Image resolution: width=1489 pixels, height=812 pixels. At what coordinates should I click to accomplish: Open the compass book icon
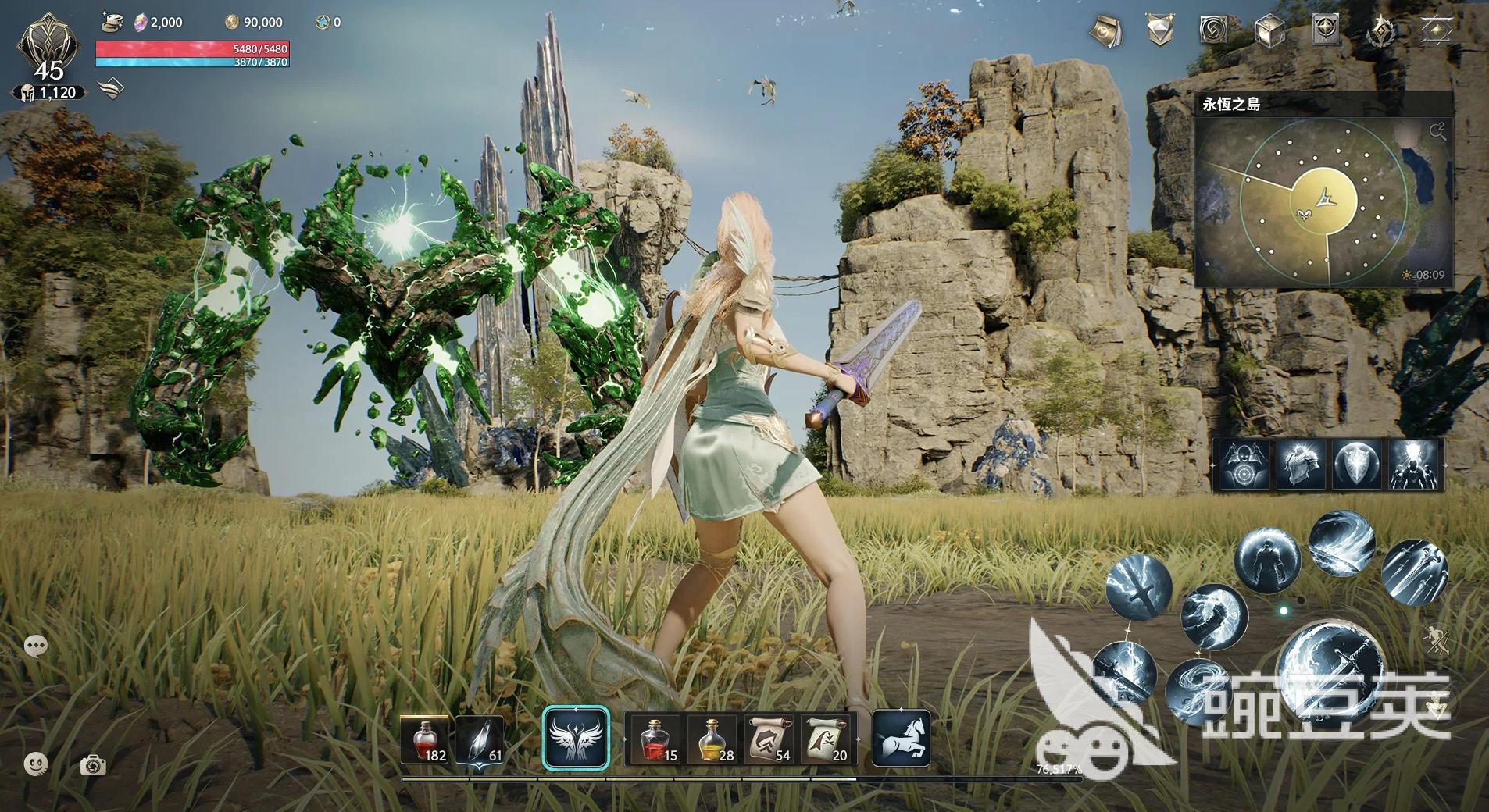point(1325,30)
